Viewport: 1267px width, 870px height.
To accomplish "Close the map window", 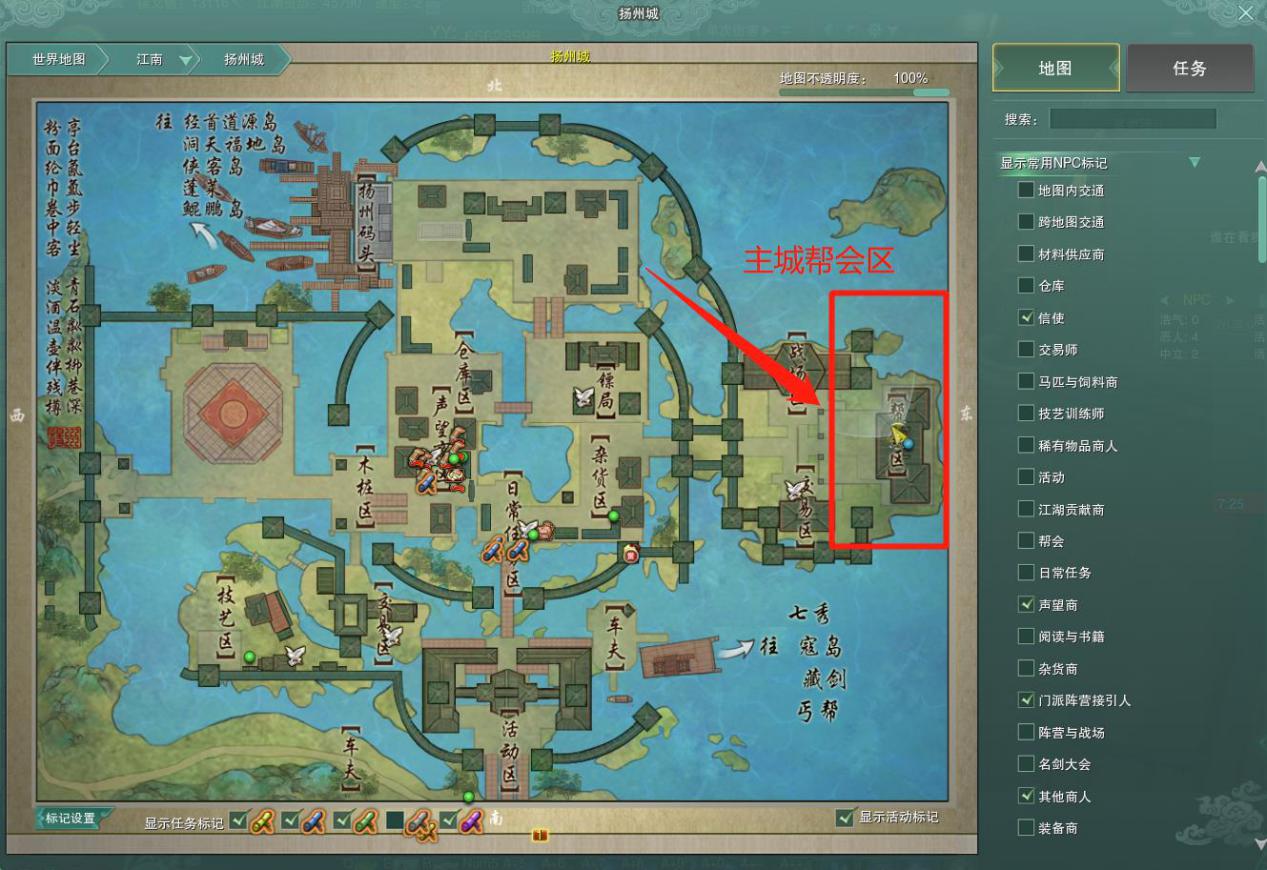I will (x=1245, y=13).
